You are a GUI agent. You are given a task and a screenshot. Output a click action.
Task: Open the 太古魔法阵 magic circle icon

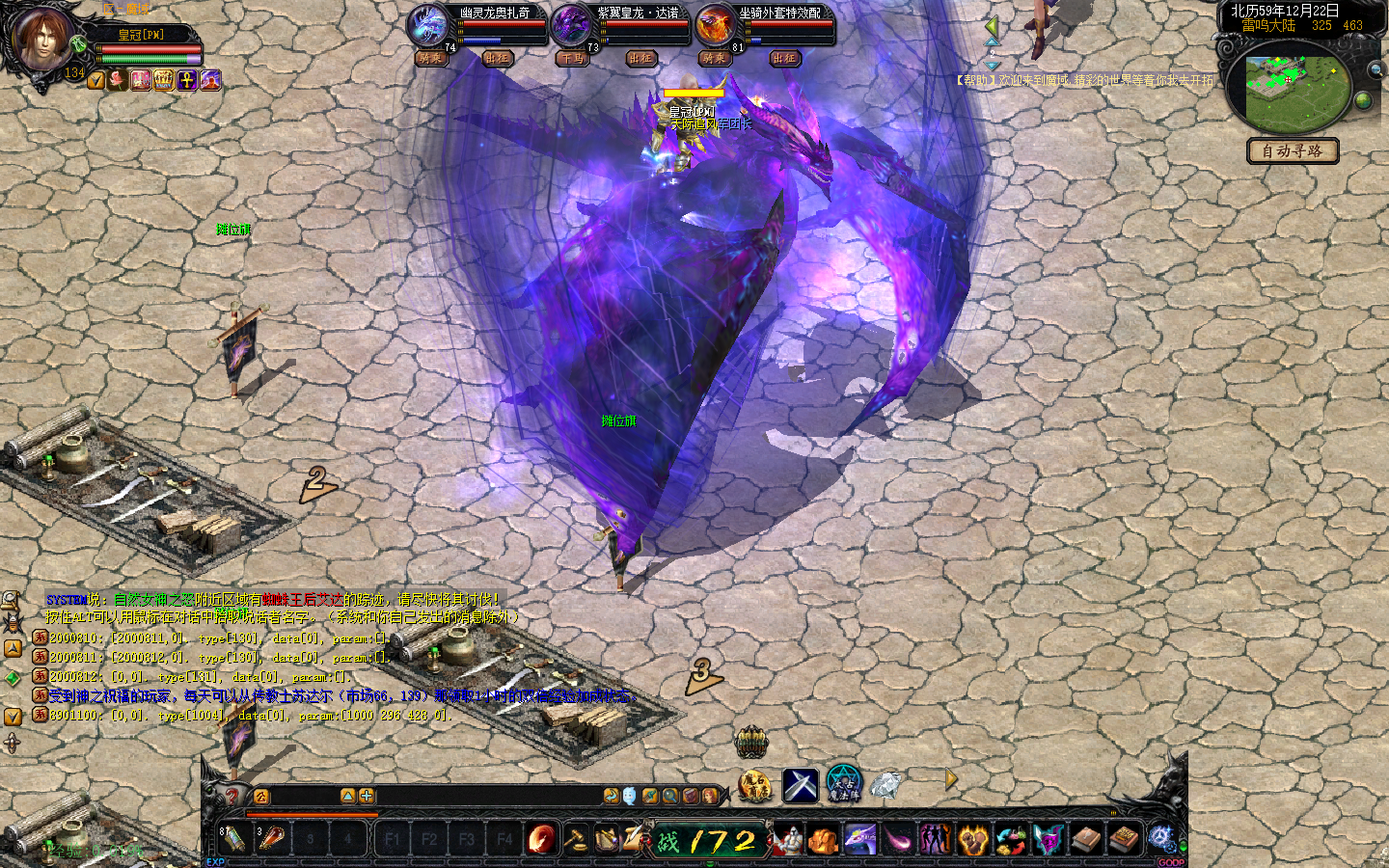(x=843, y=784)
